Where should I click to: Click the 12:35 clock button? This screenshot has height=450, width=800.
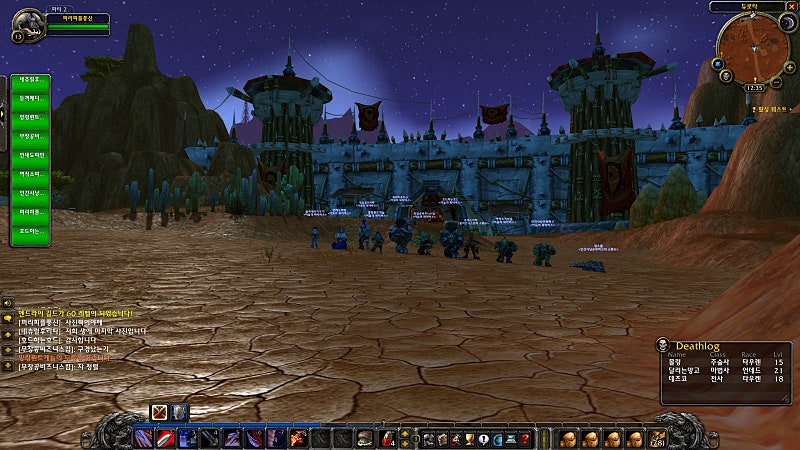pyautogui.click(x=754, y=88)
